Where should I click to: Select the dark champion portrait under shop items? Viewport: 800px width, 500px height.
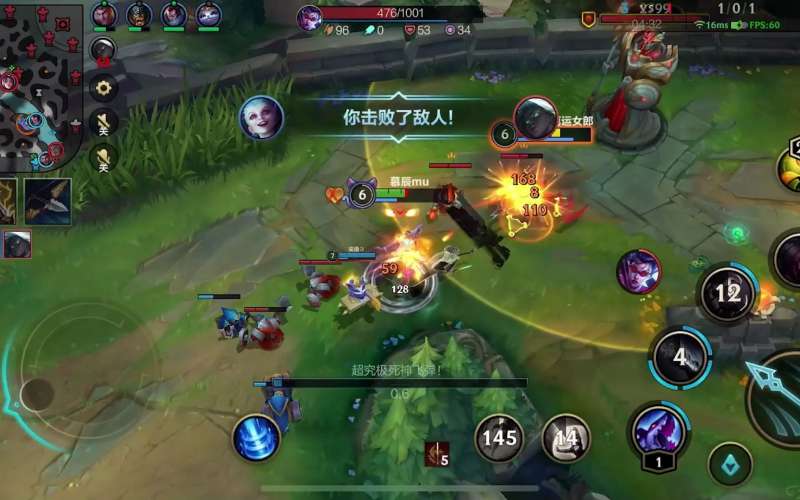pyautogui.click(x=17, y=244)
